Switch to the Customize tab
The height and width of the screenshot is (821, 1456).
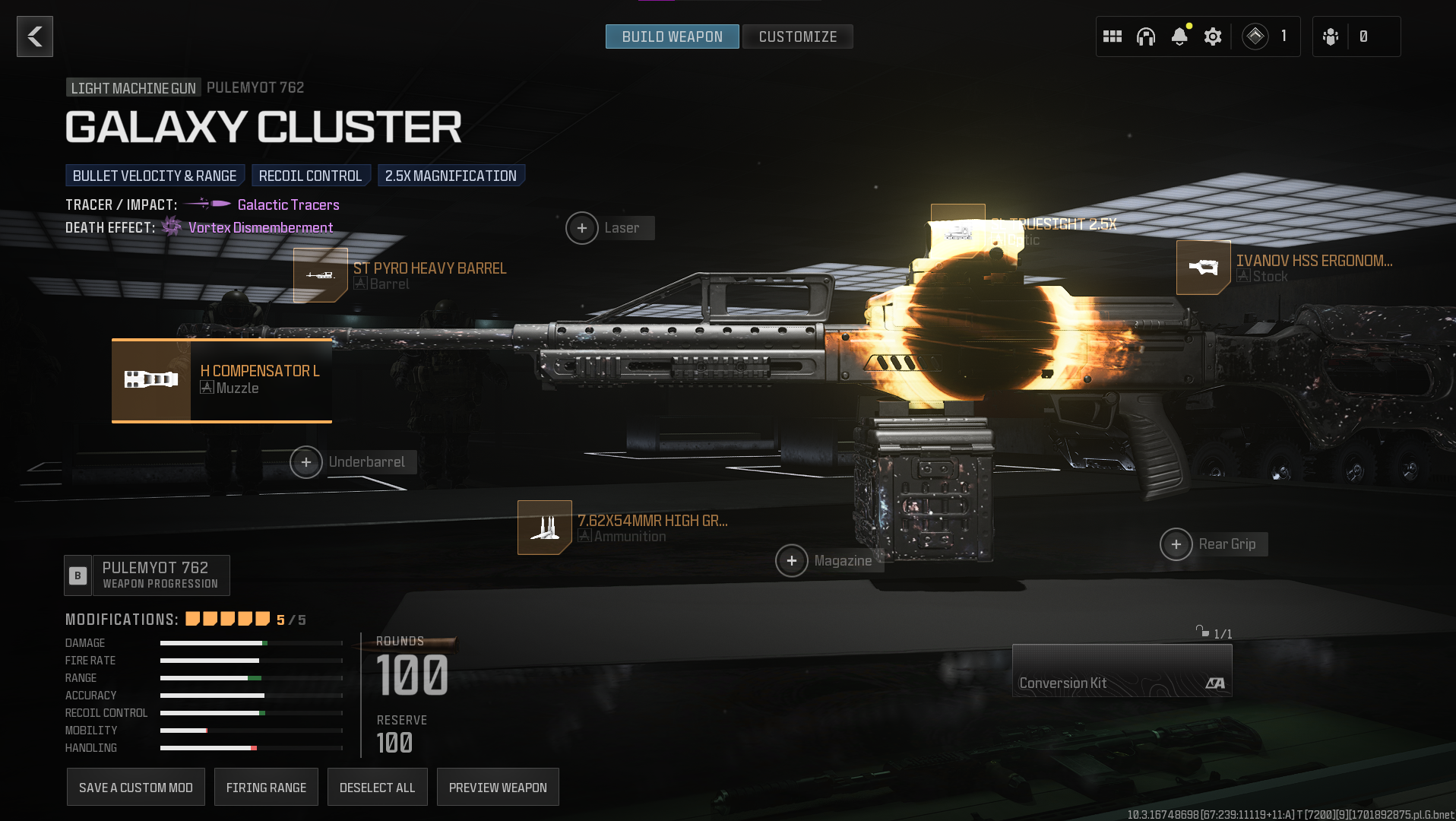click(797, 36)
